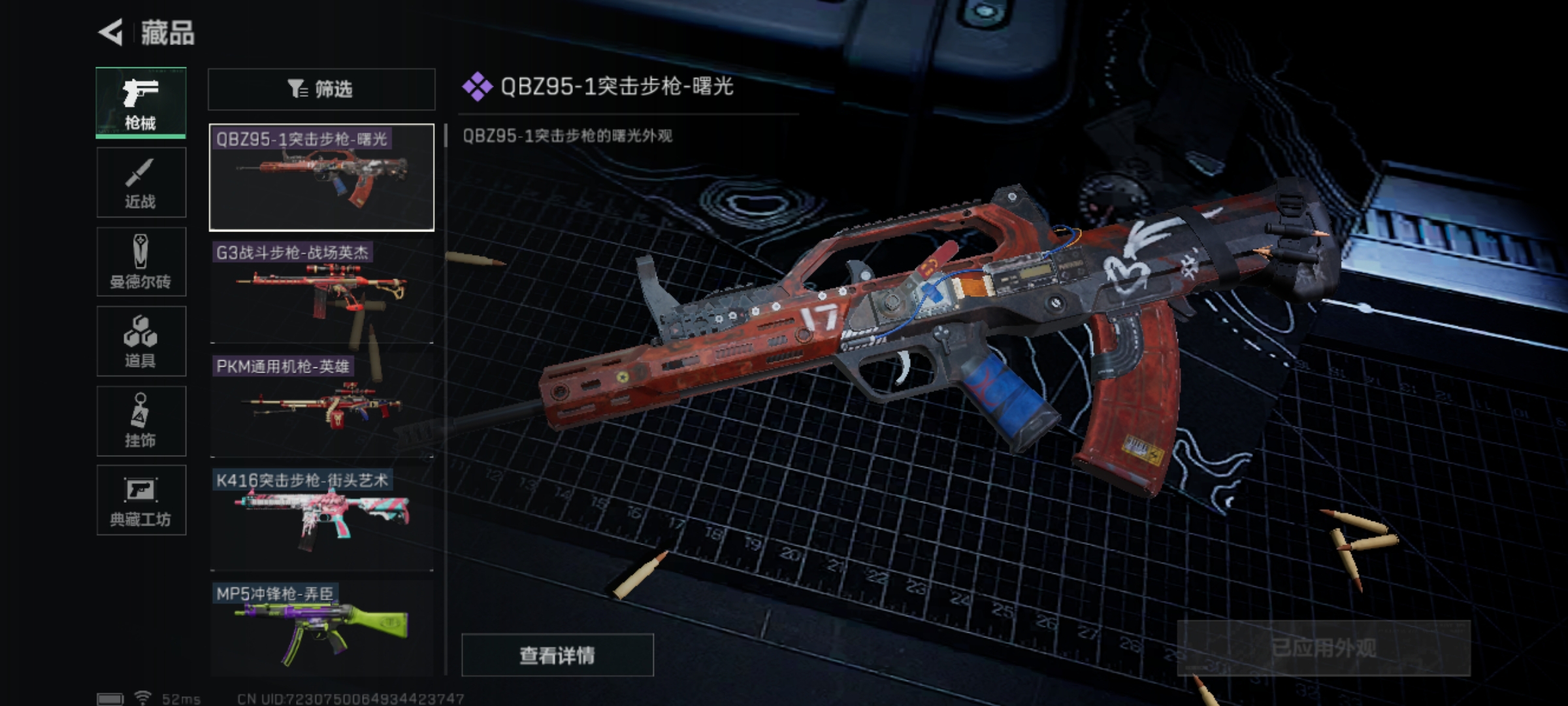Image resolution: width=1568 pixels, height=706 pixels.
Task: Show the 道具 items category
Action: 141,341
